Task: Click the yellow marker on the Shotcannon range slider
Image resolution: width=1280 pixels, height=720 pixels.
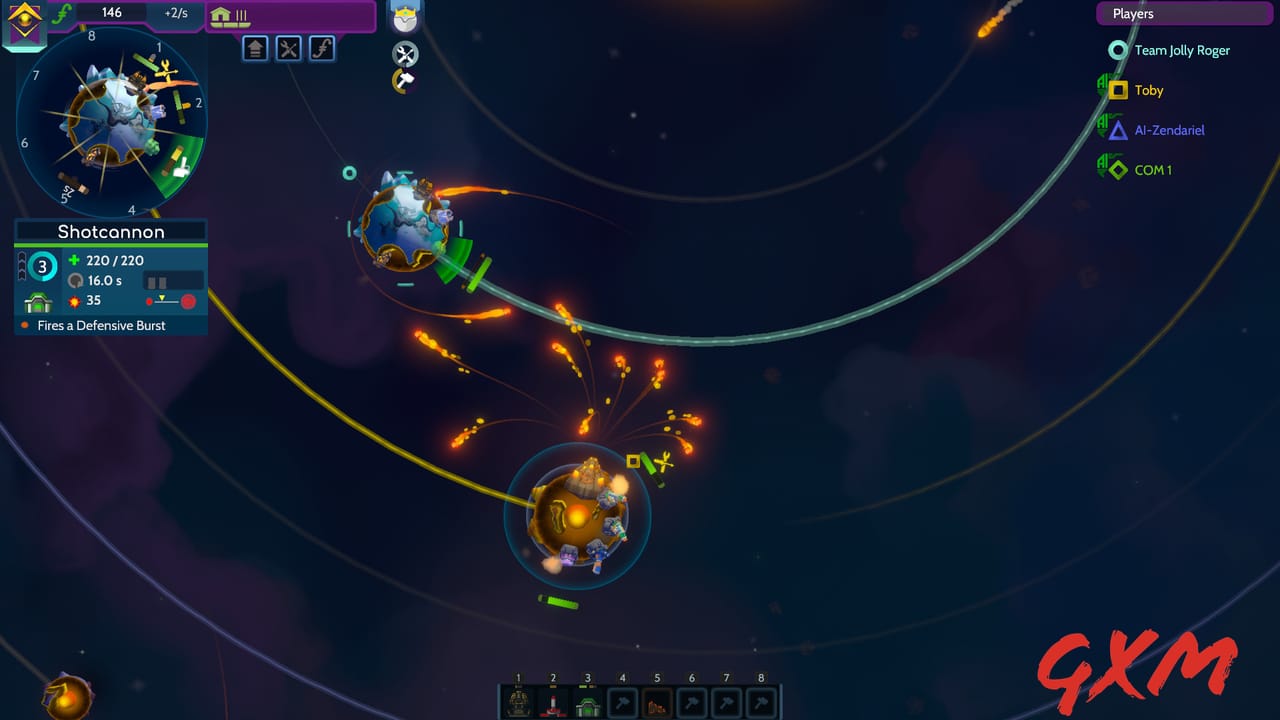Action: (162, 297)
